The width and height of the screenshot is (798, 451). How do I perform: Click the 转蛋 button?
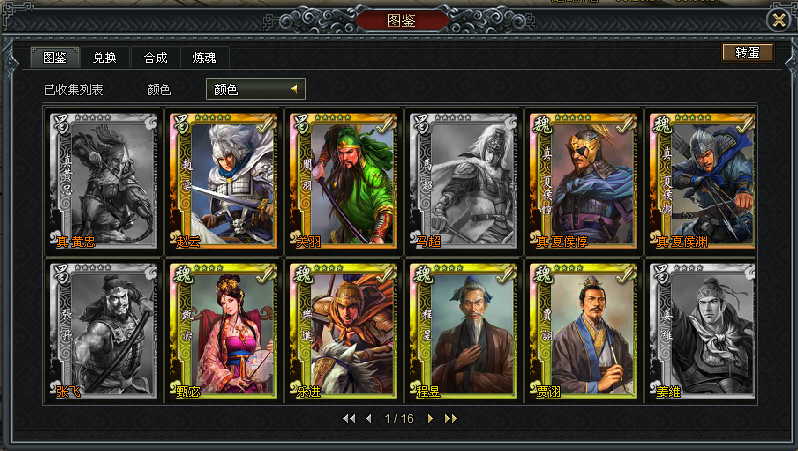pyautogui.click(x=747, y=53)
